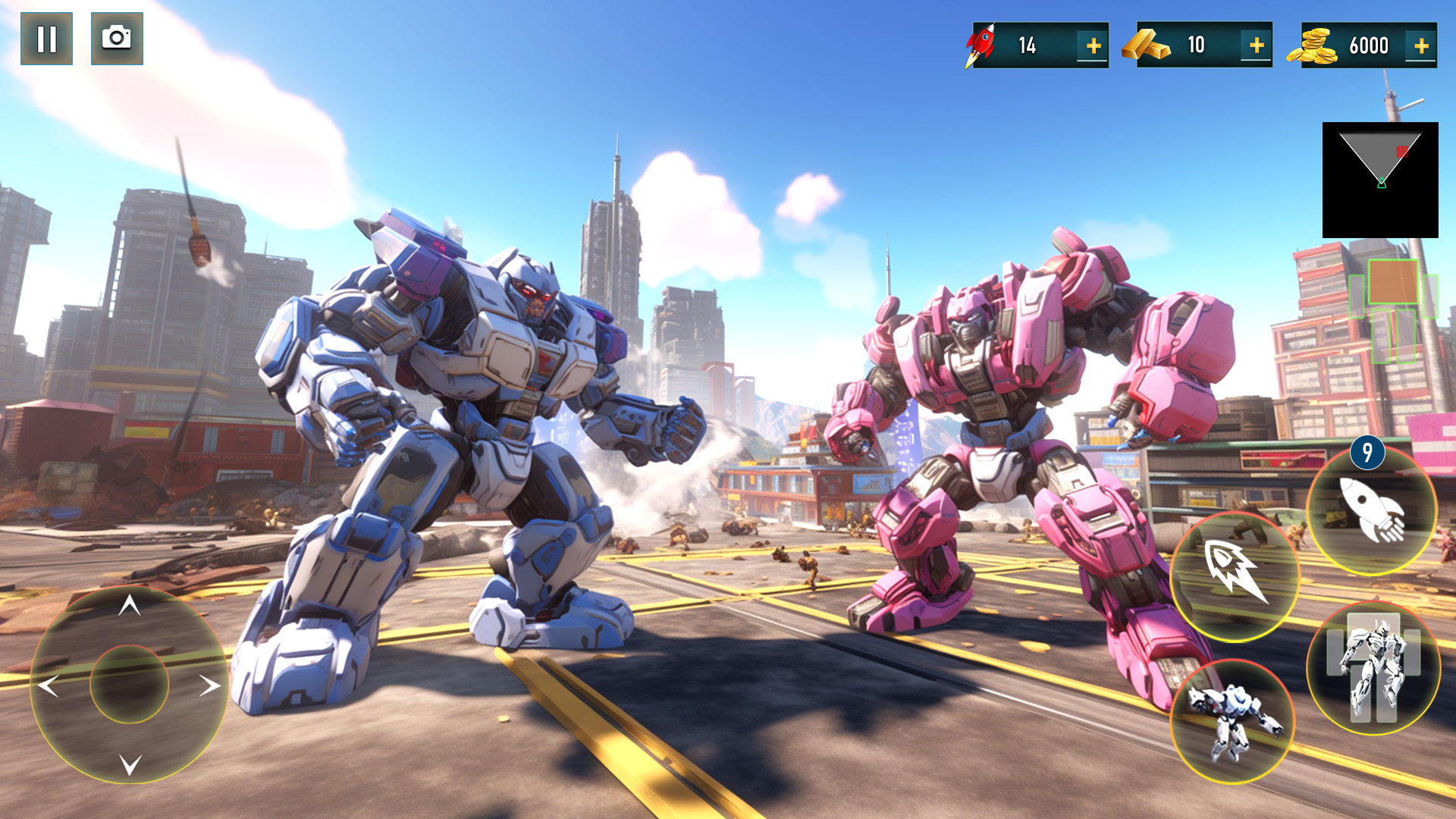Add coins using the plus next to 6000

click(x=1420, y=44)
